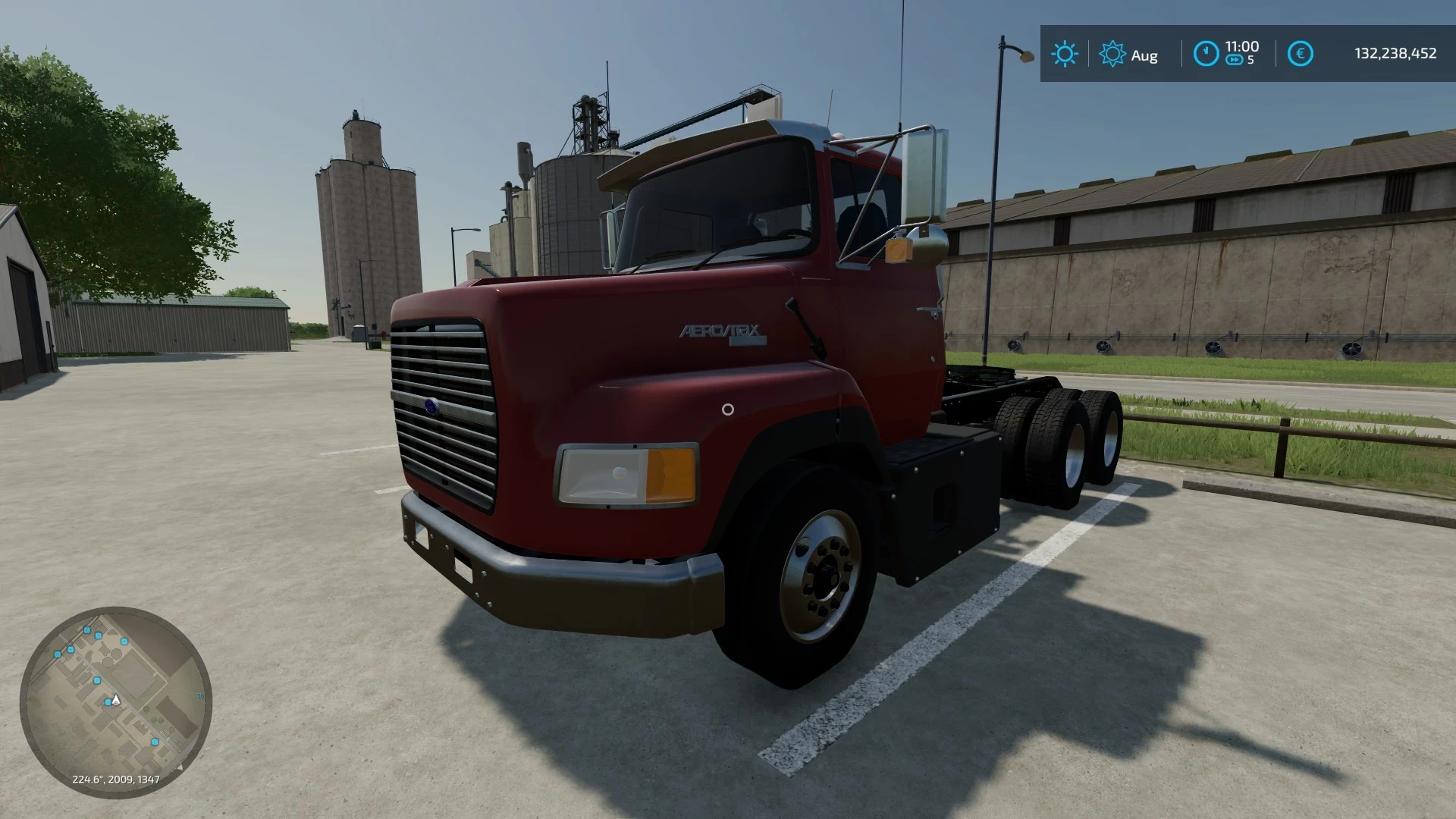Click the money balance 132,238,452
This screenshot has width=1456, height=819.
(x=1395, y=54)
